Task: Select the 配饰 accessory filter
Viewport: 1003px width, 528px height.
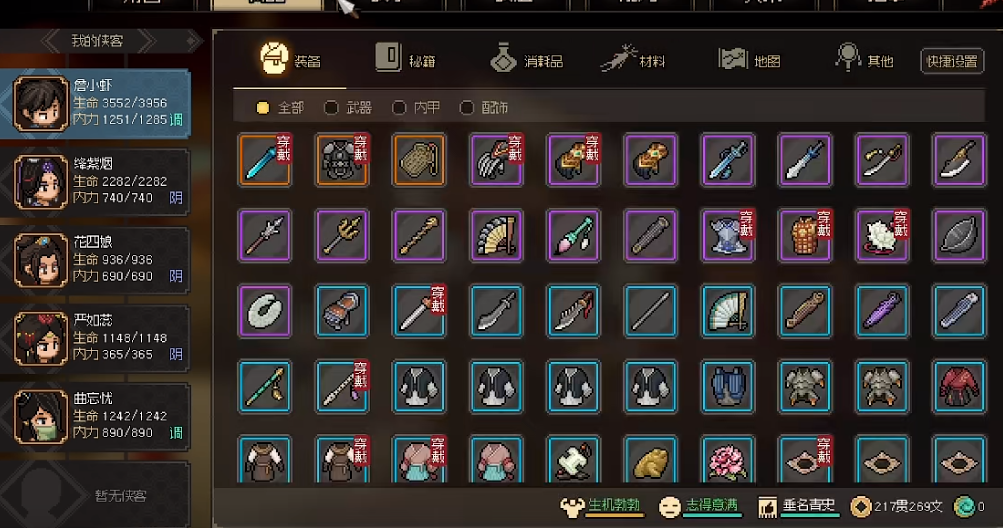Action: (484, 107)
